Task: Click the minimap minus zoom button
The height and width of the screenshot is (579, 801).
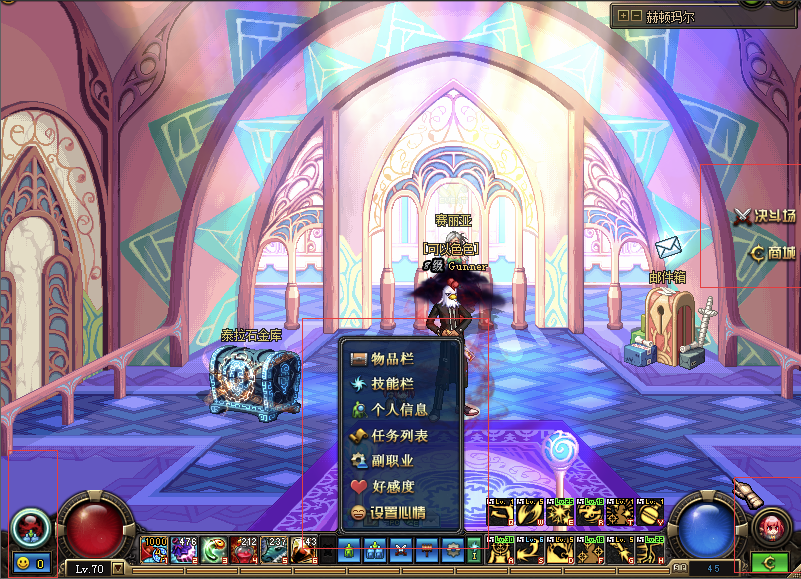Action: tap(637, 16)
